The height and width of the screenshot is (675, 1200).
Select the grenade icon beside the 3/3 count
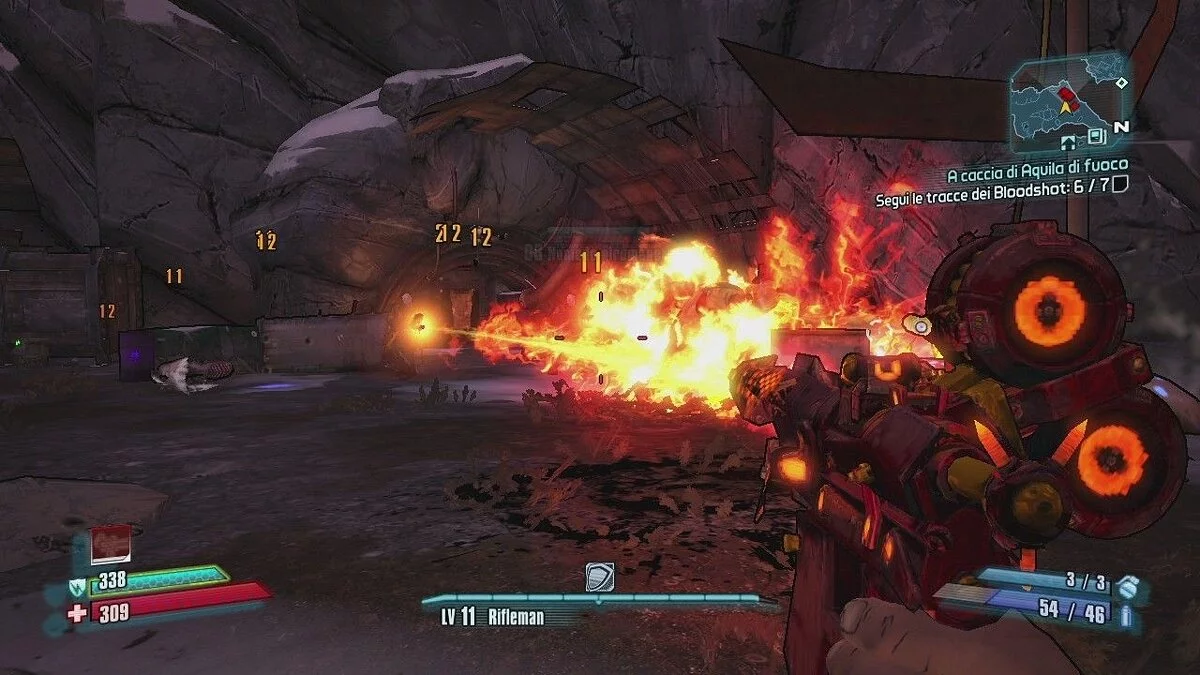[x=1127, y=585]
